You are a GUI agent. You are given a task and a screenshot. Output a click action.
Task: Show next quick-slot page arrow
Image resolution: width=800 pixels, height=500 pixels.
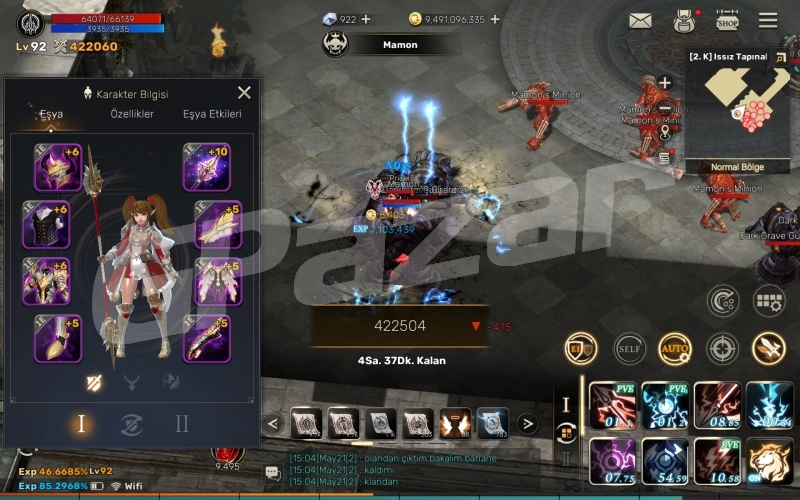pos(528,424)
